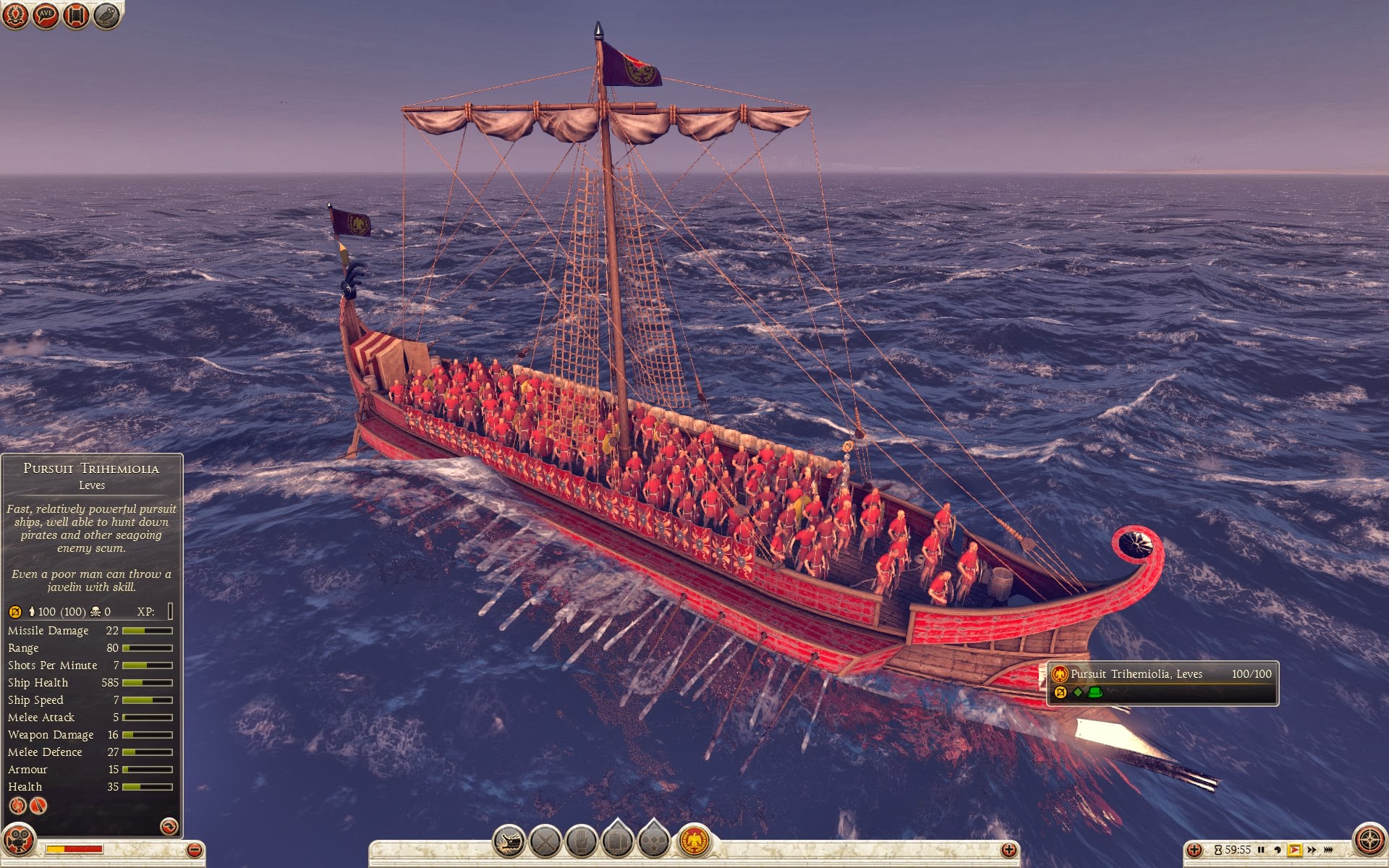This screenshot has height=868, width=1389.
Task: Open the compass tactical map
Action: point(1369,840)
